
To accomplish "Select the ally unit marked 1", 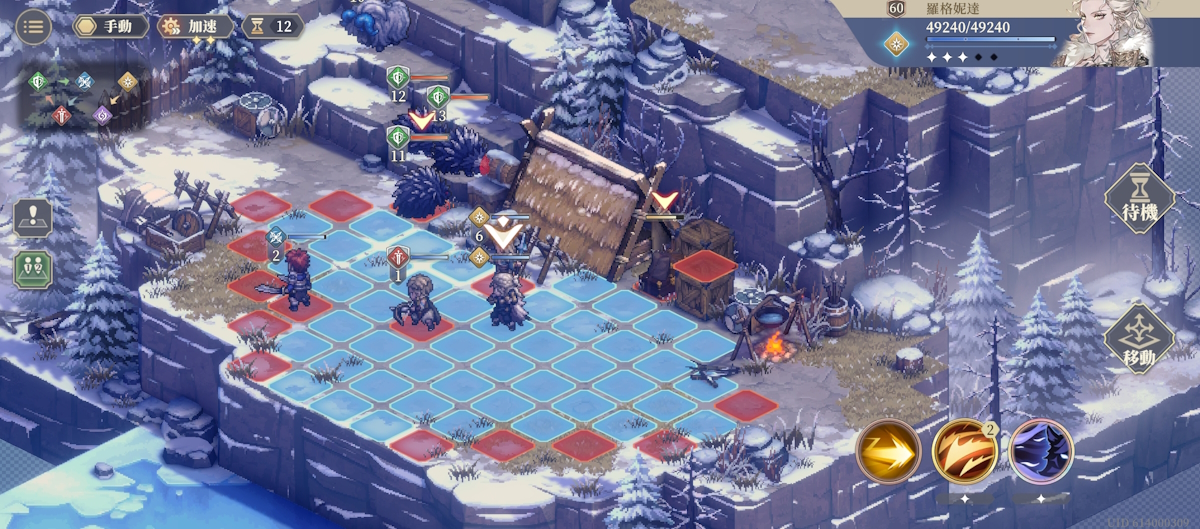I will click(419, 300).
